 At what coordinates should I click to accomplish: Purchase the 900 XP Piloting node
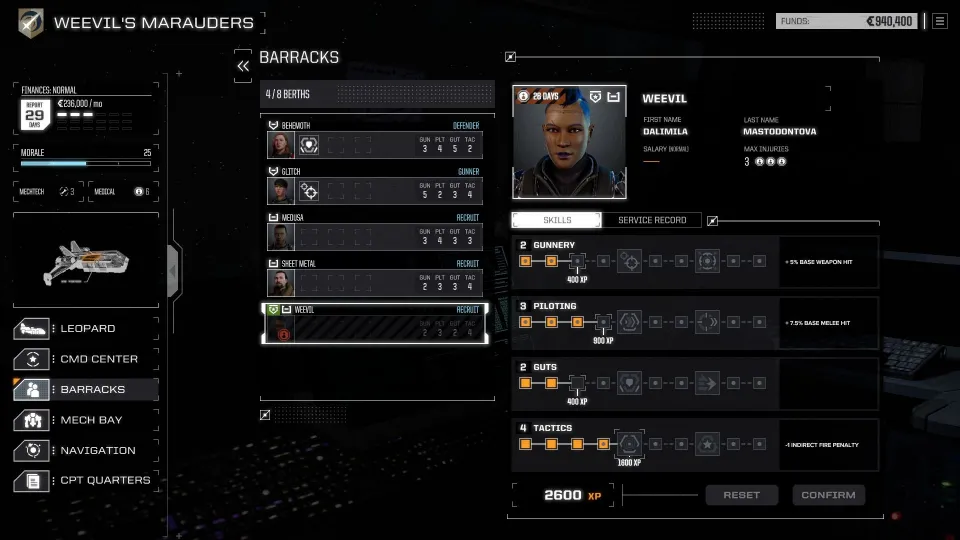603,322
